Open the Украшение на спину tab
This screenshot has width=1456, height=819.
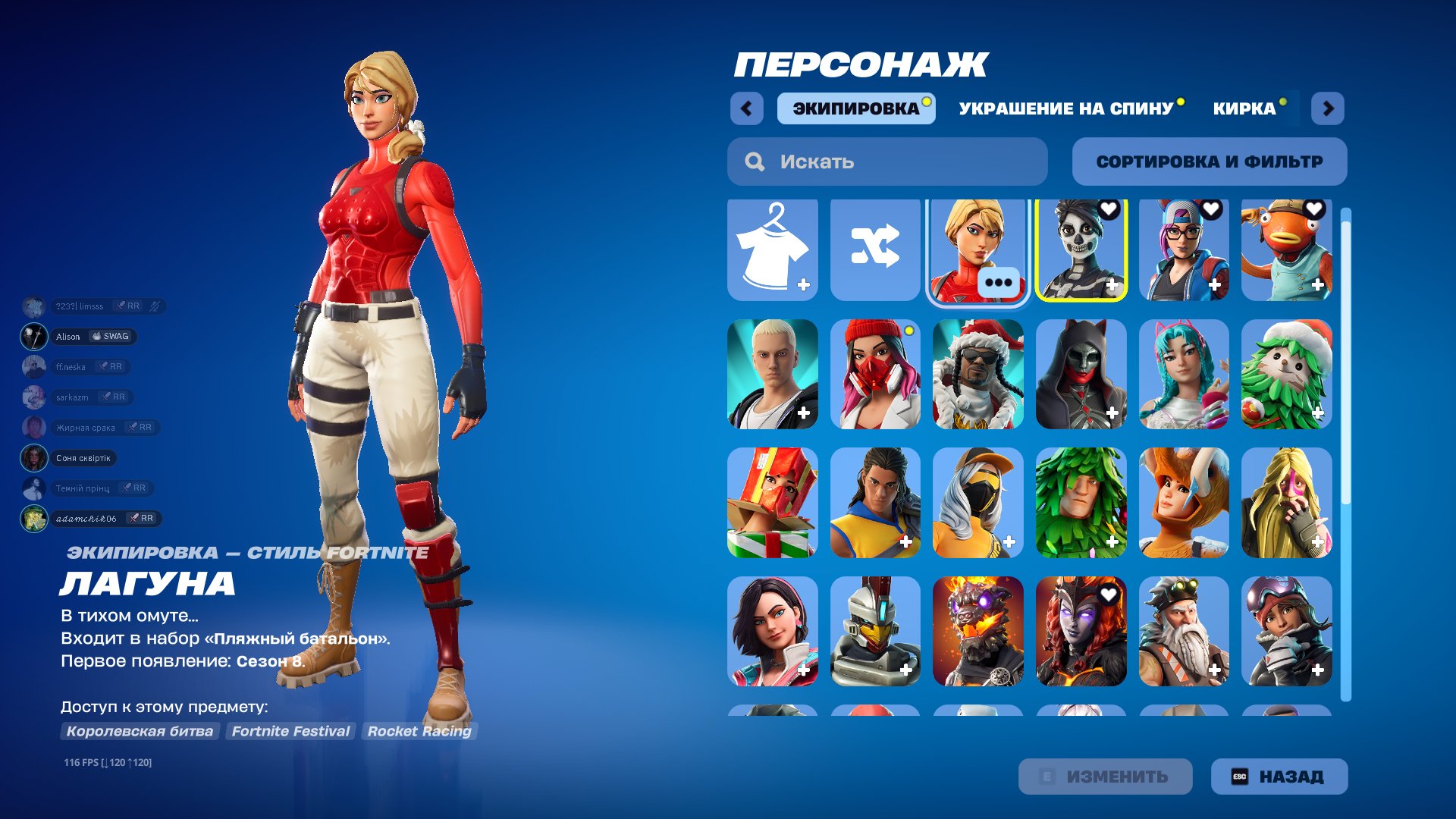point(1065,108)
